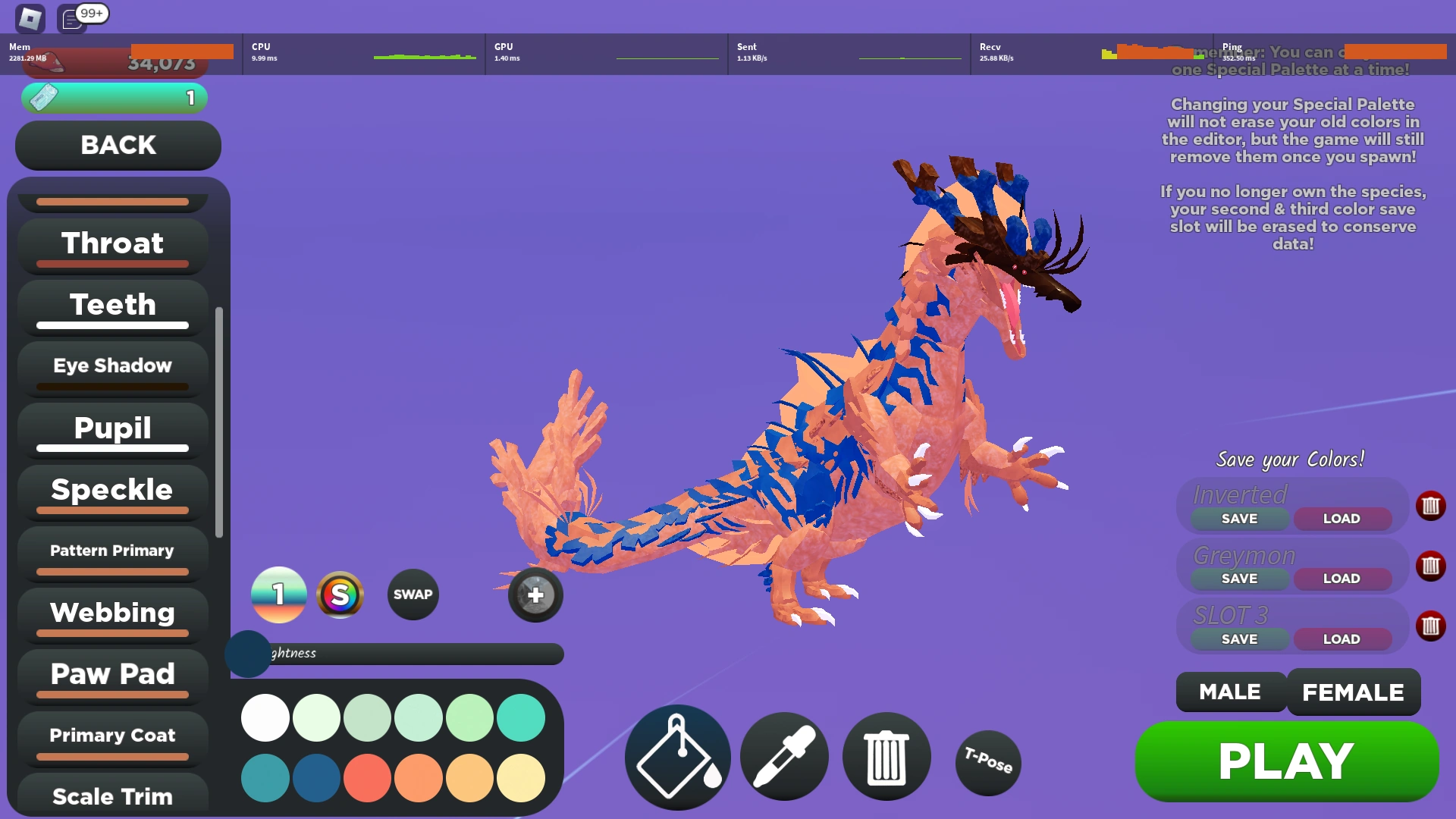This screenshot has height=819, width=1456.
Task: Activate the T-Pose preview
Action: coord(987,762)
